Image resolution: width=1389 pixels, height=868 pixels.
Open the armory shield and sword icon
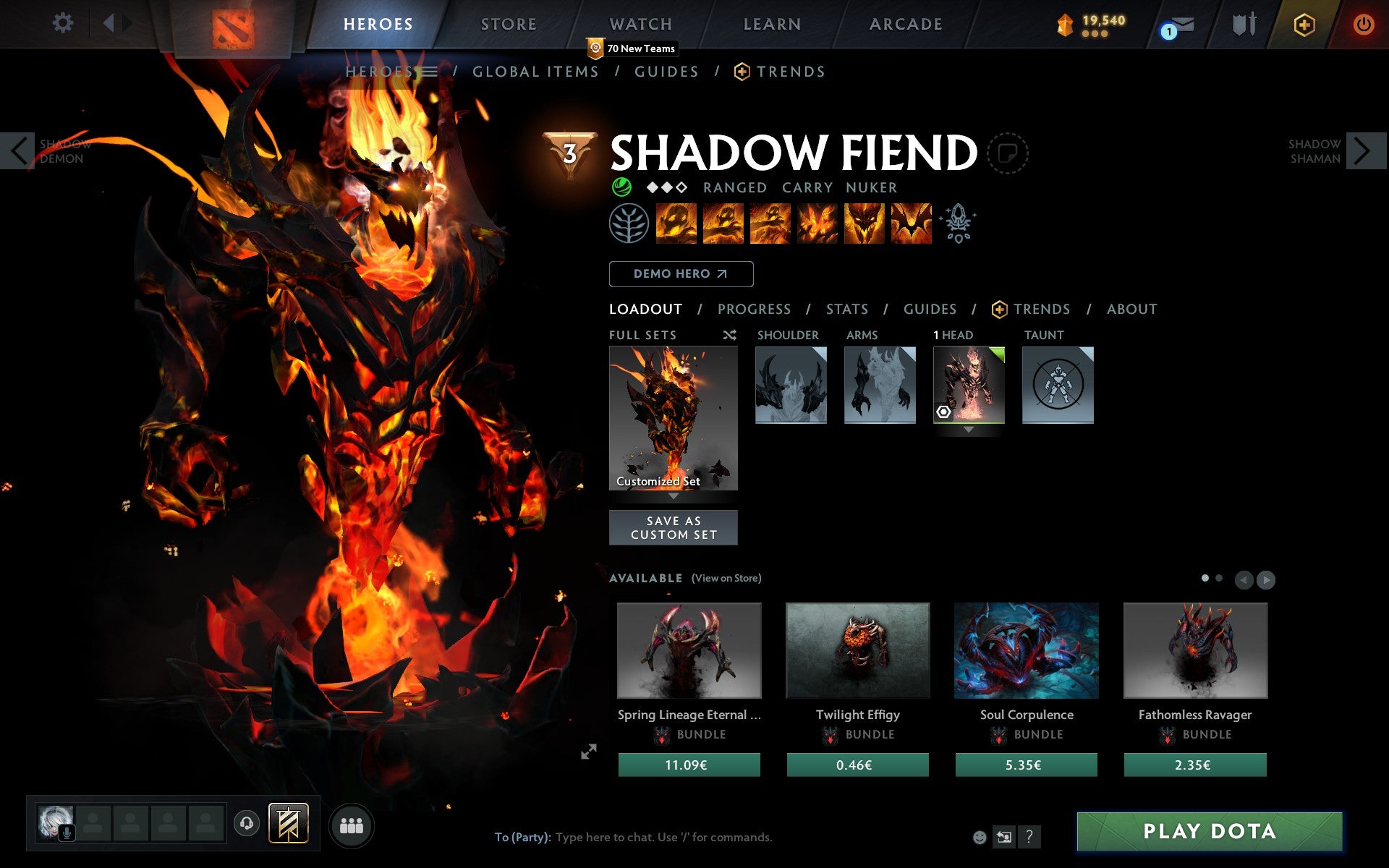pos(1244,24)
